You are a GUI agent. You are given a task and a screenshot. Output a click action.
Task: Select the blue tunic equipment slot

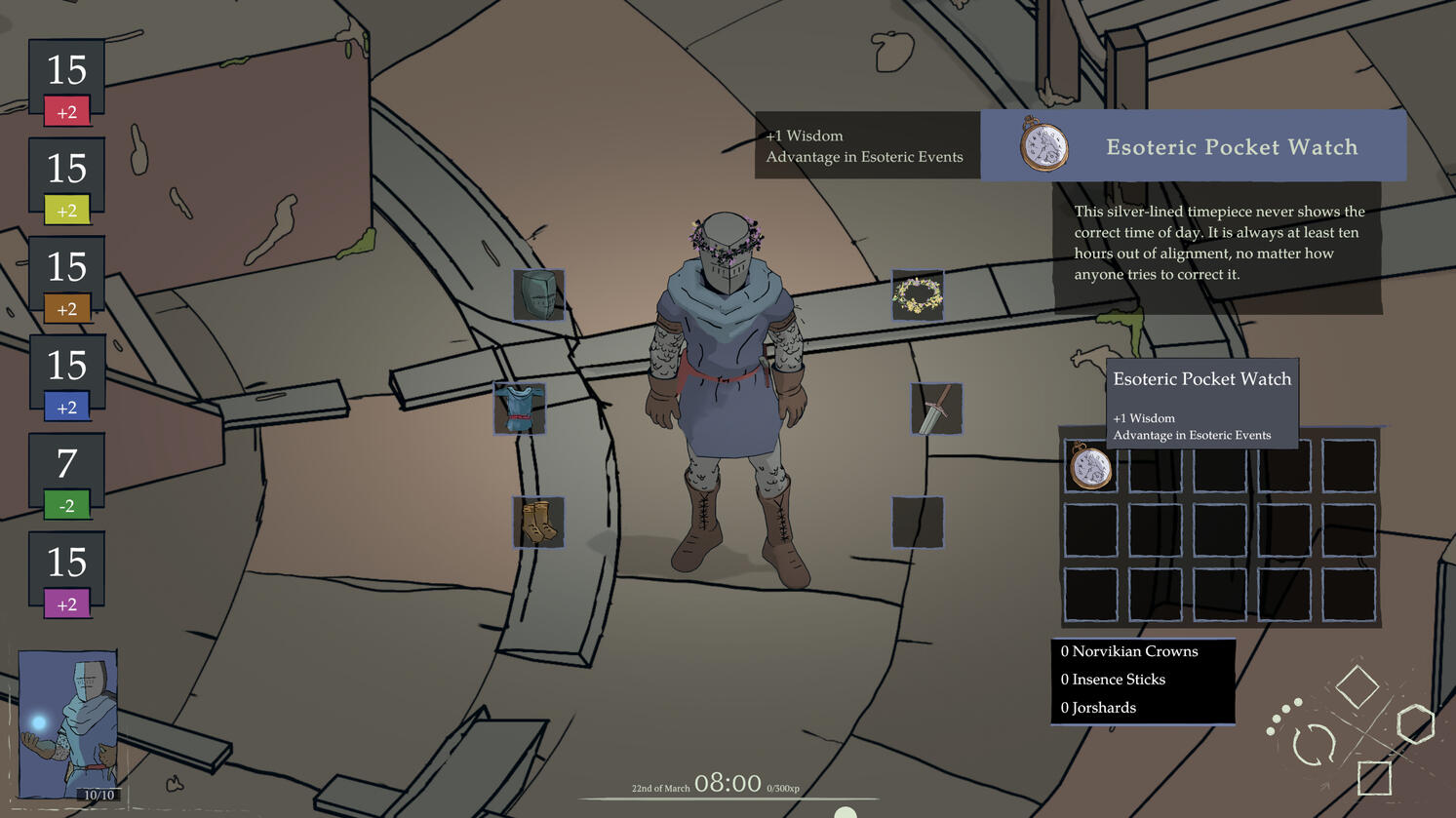click(519, 409)
